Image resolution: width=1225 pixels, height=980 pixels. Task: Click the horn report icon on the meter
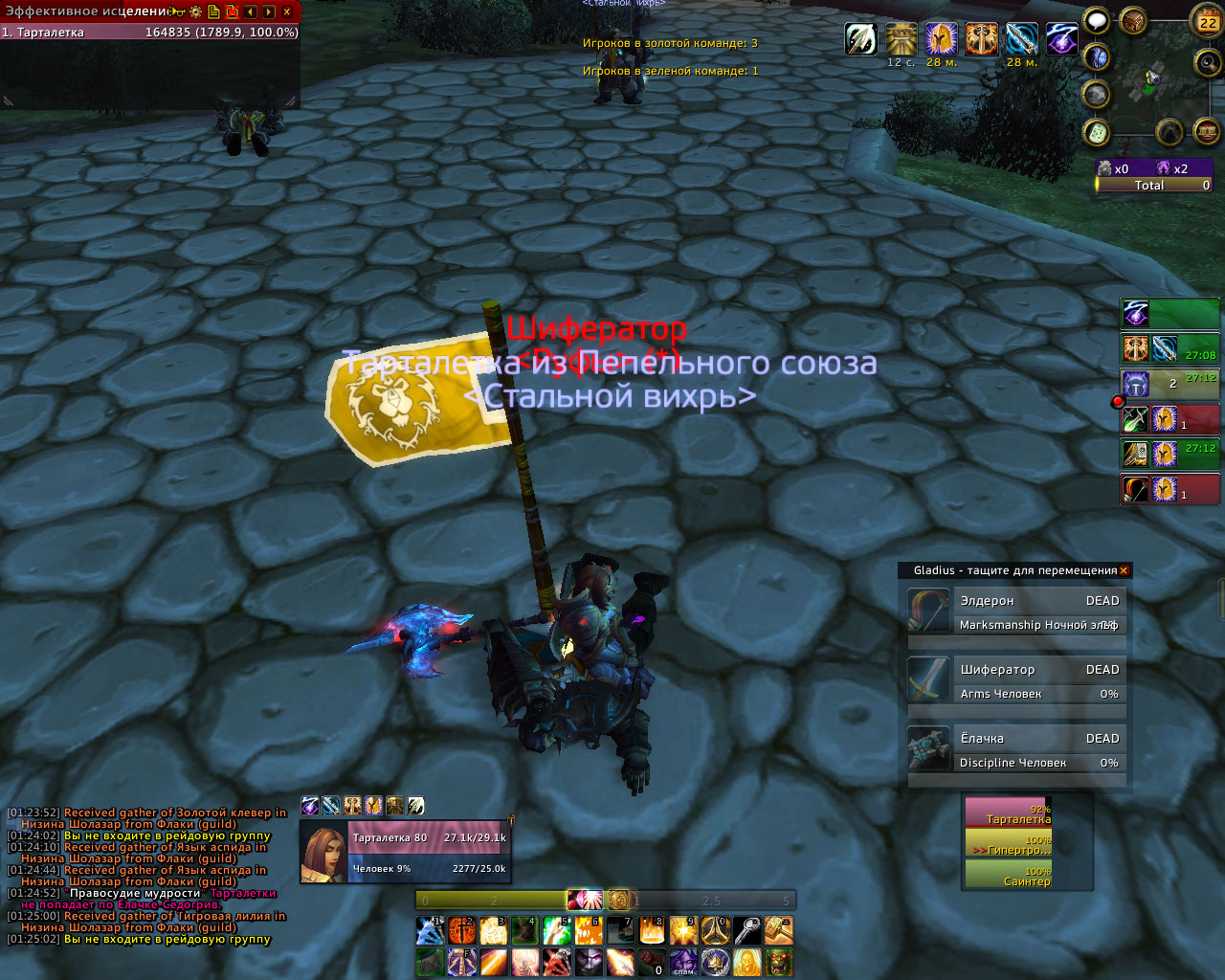click(x=178, y=11)
